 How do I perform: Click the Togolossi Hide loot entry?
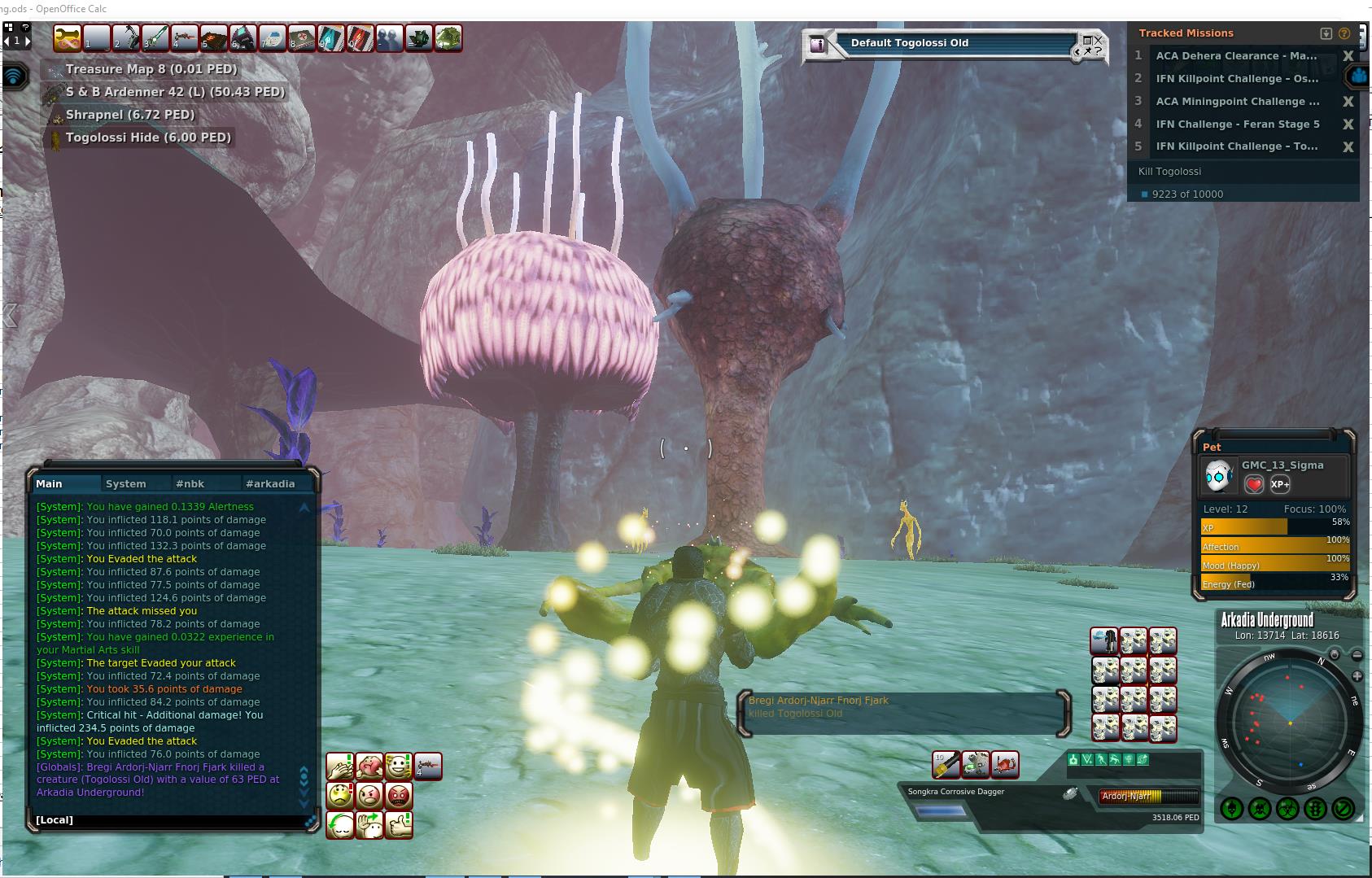pyautogui.click(x=148, y=138)
